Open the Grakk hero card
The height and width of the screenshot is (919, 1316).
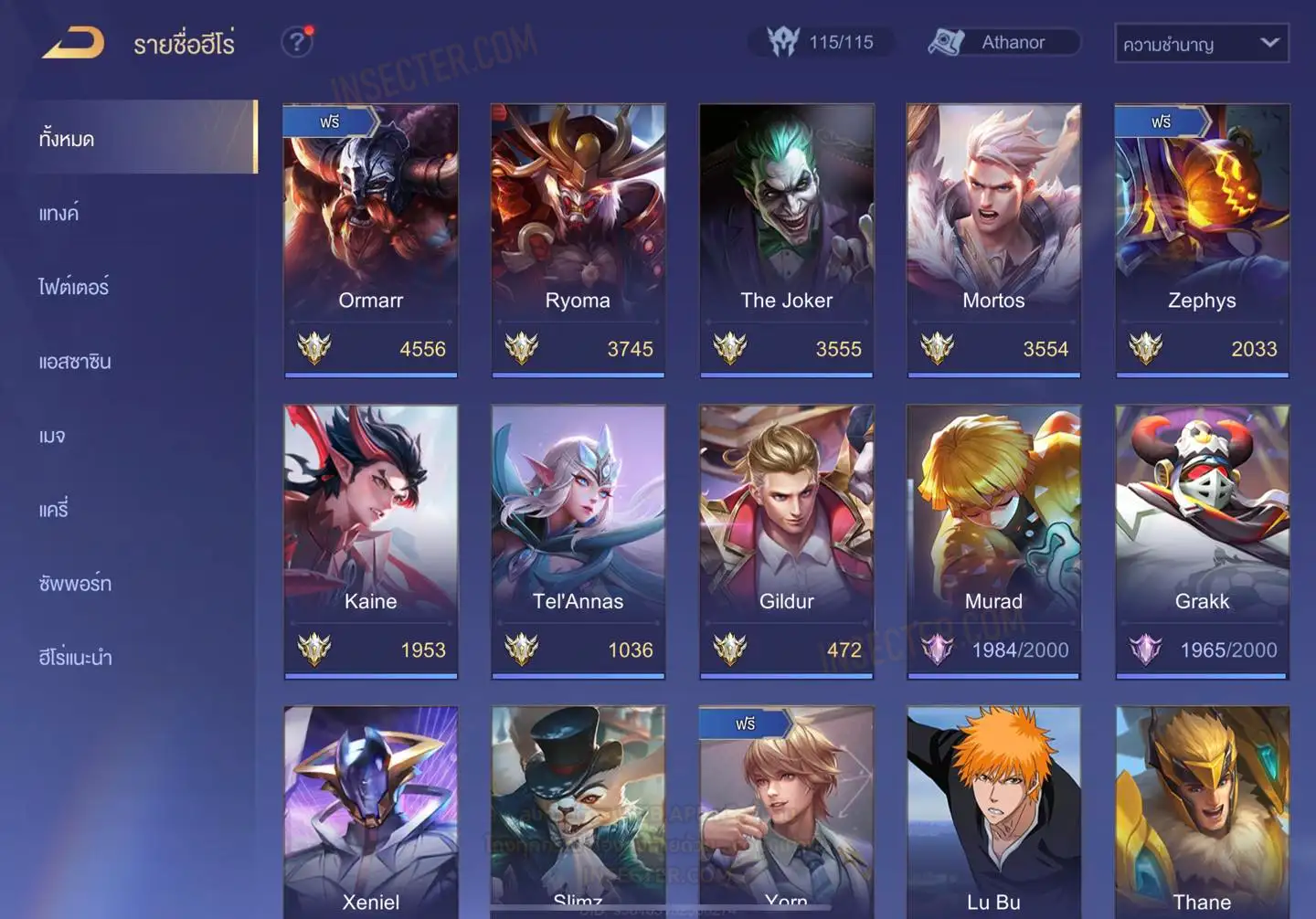point(1202,541)
